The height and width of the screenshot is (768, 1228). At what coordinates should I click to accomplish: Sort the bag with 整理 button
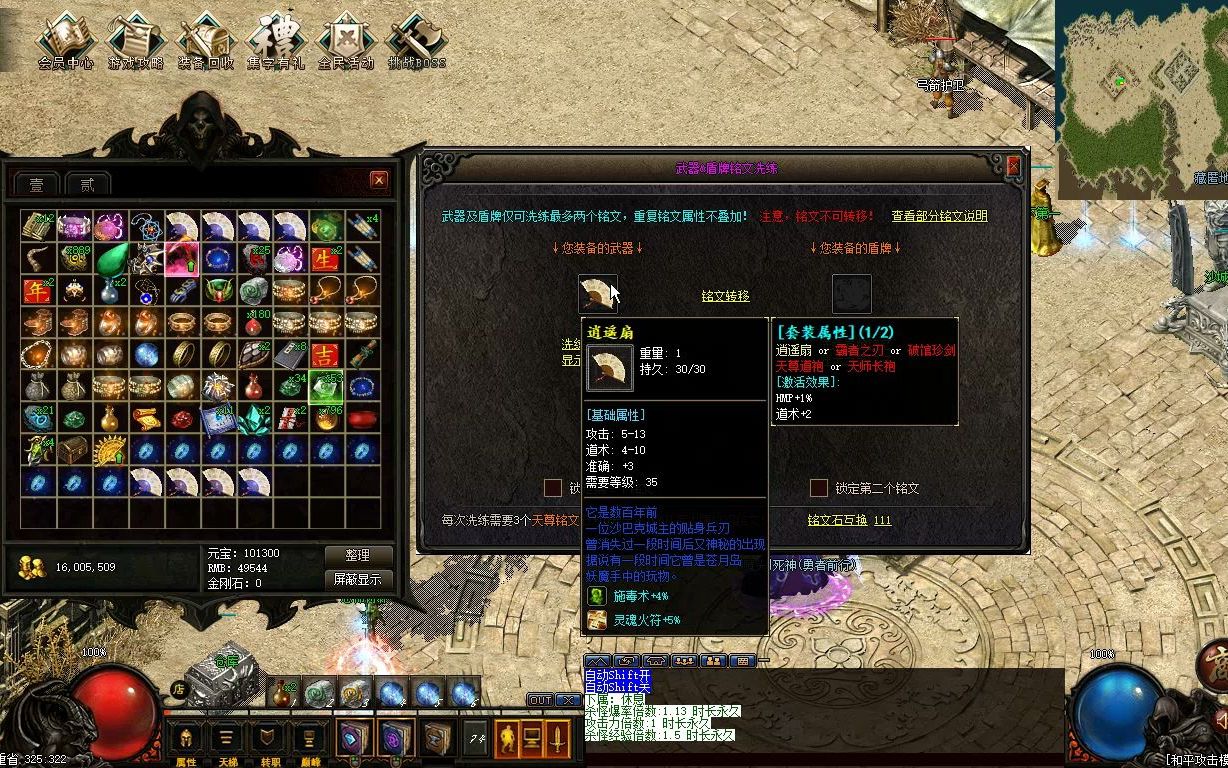pos(358,555)
